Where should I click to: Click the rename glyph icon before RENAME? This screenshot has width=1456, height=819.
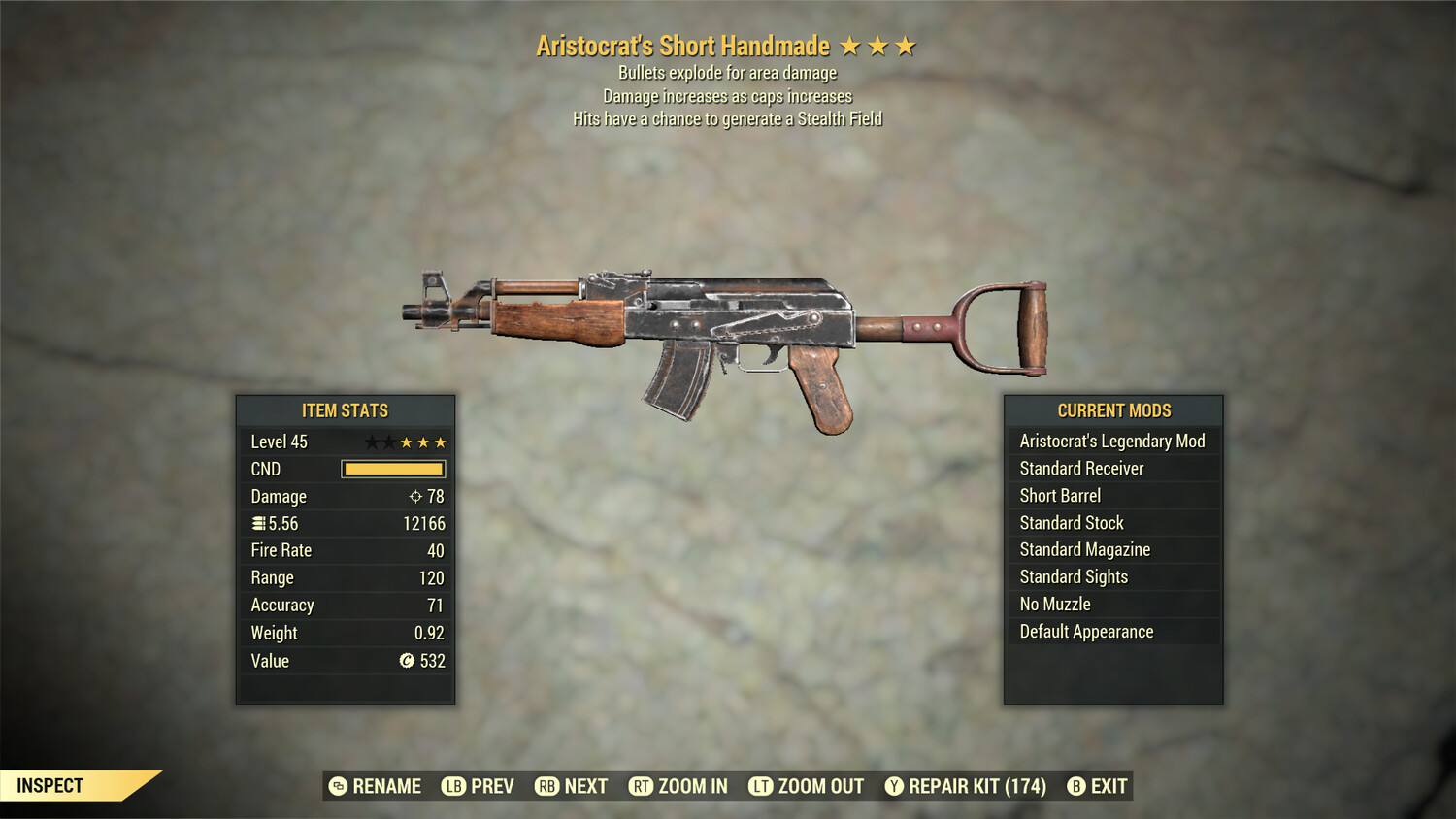pos(337,786)
